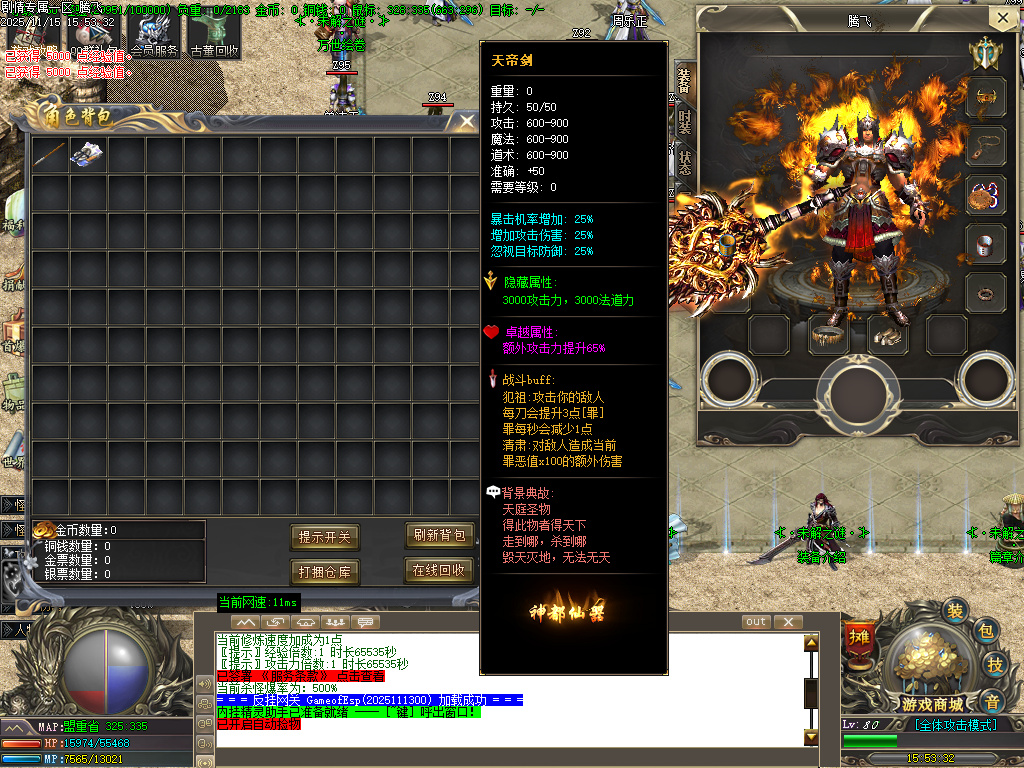Close the character equipment panel
The height and width of the screenshot is (768, 1024).
click(1002, 18)
